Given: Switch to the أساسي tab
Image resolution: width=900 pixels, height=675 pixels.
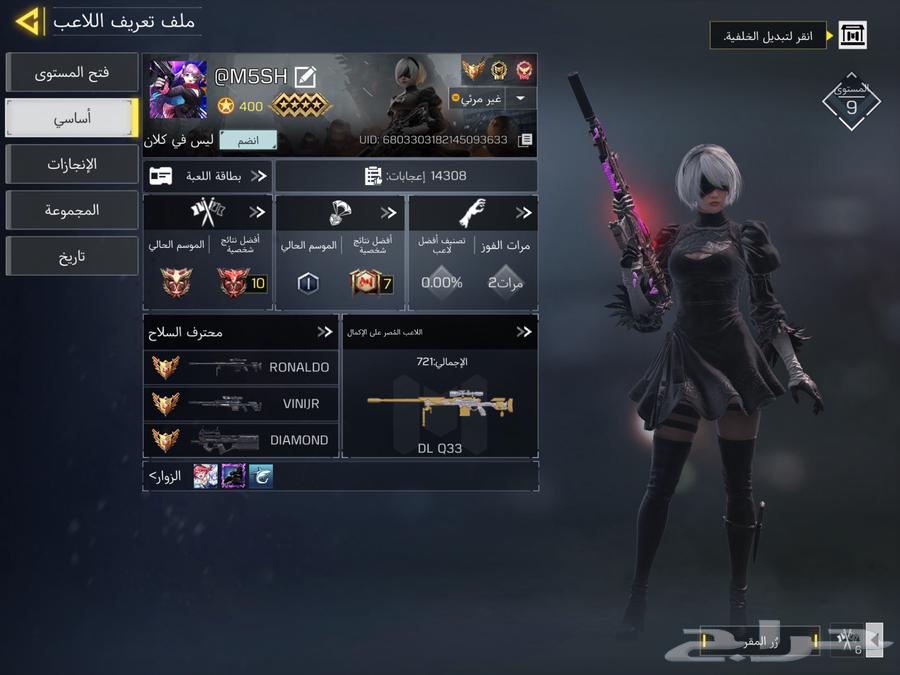Looking at the screenshot, I should pyautogui.click(x=71, y=119).
